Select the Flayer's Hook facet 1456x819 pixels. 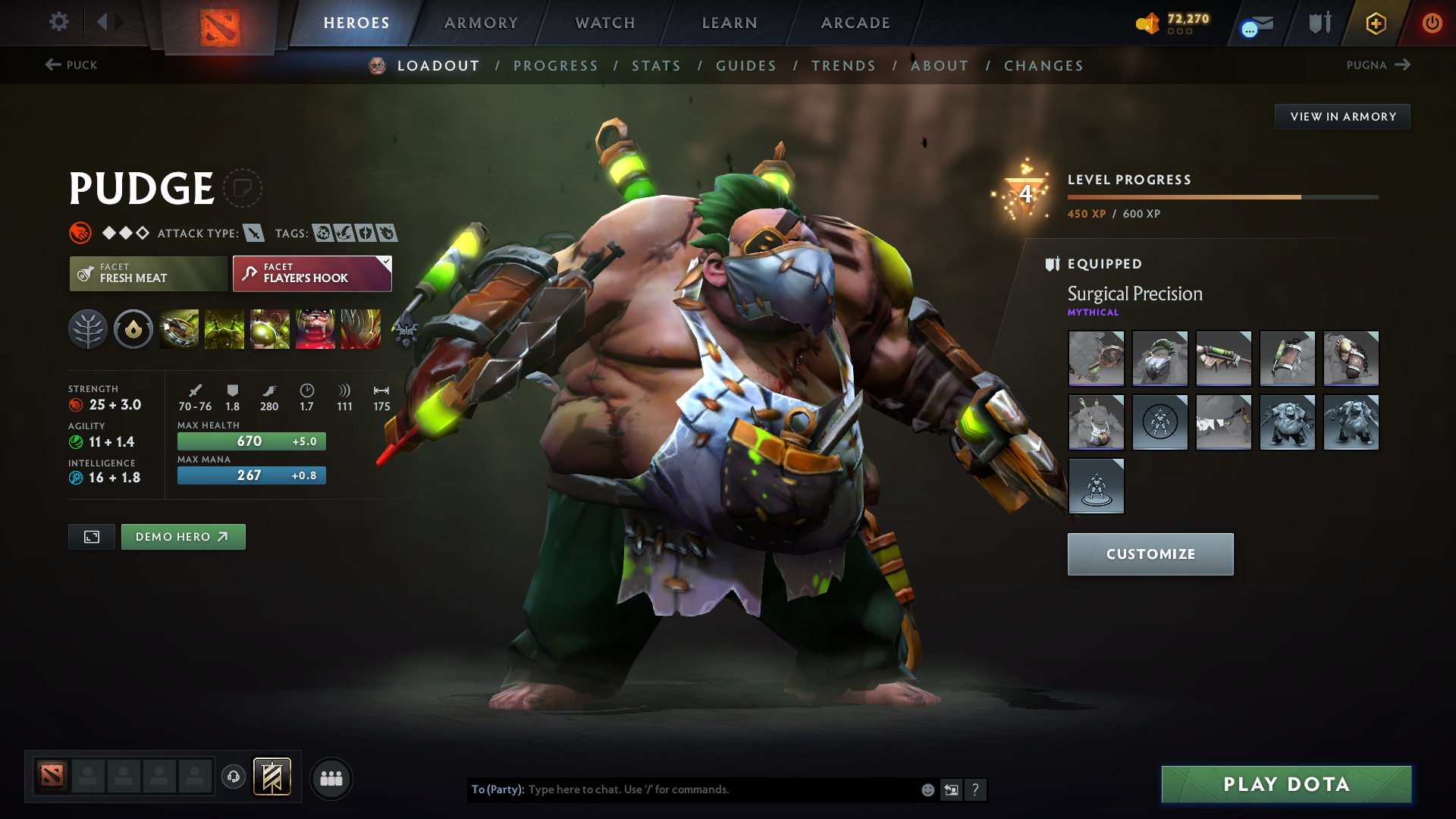pyautogui.click(x=311, y=273)
